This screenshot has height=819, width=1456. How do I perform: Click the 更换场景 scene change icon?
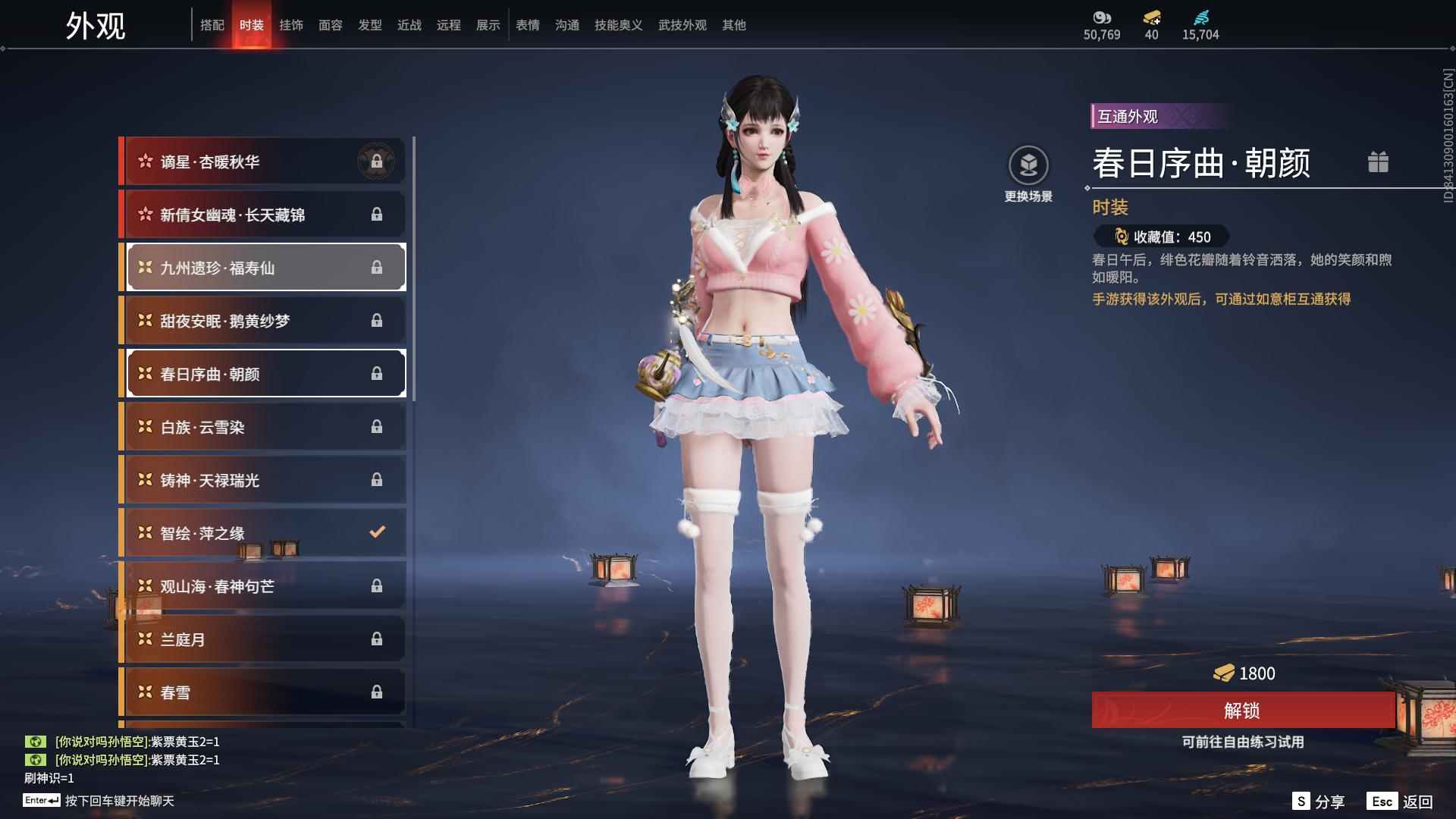[1029, 163]
